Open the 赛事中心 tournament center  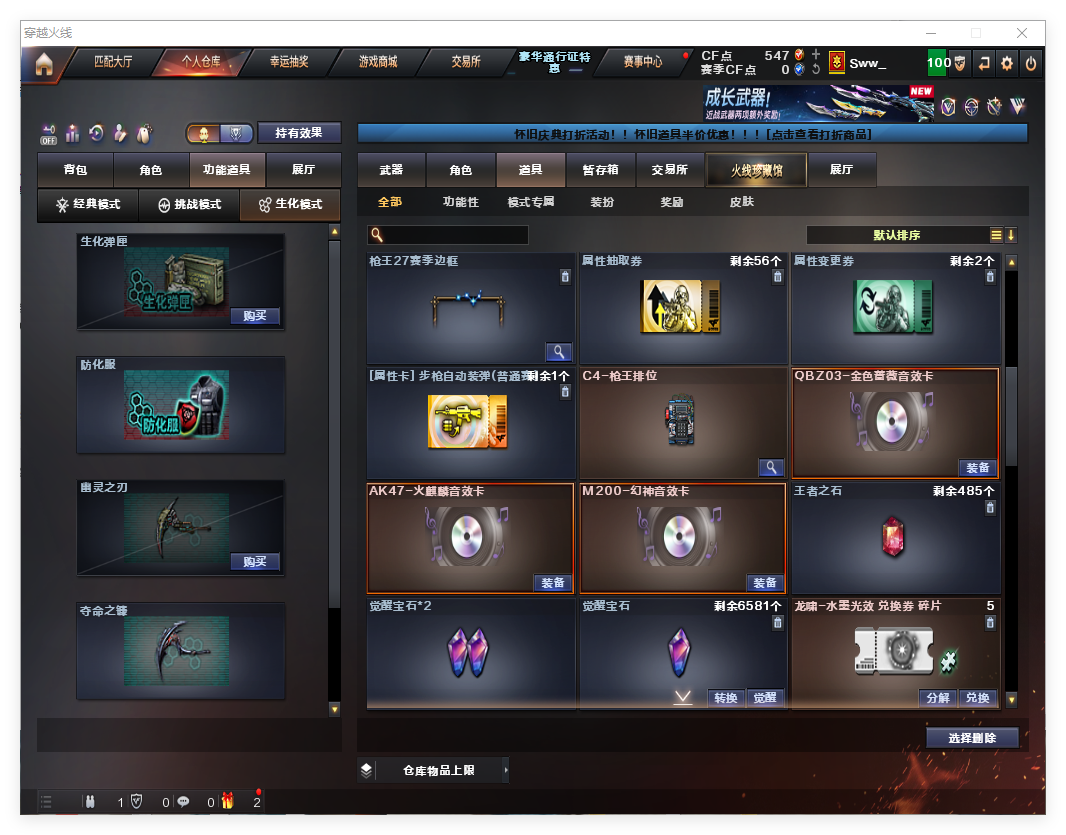tap(642, 62)
